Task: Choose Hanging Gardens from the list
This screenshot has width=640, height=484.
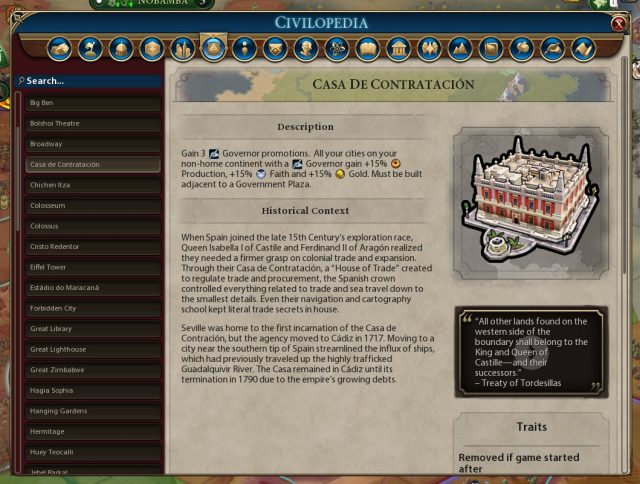Action: coord(92,410)
